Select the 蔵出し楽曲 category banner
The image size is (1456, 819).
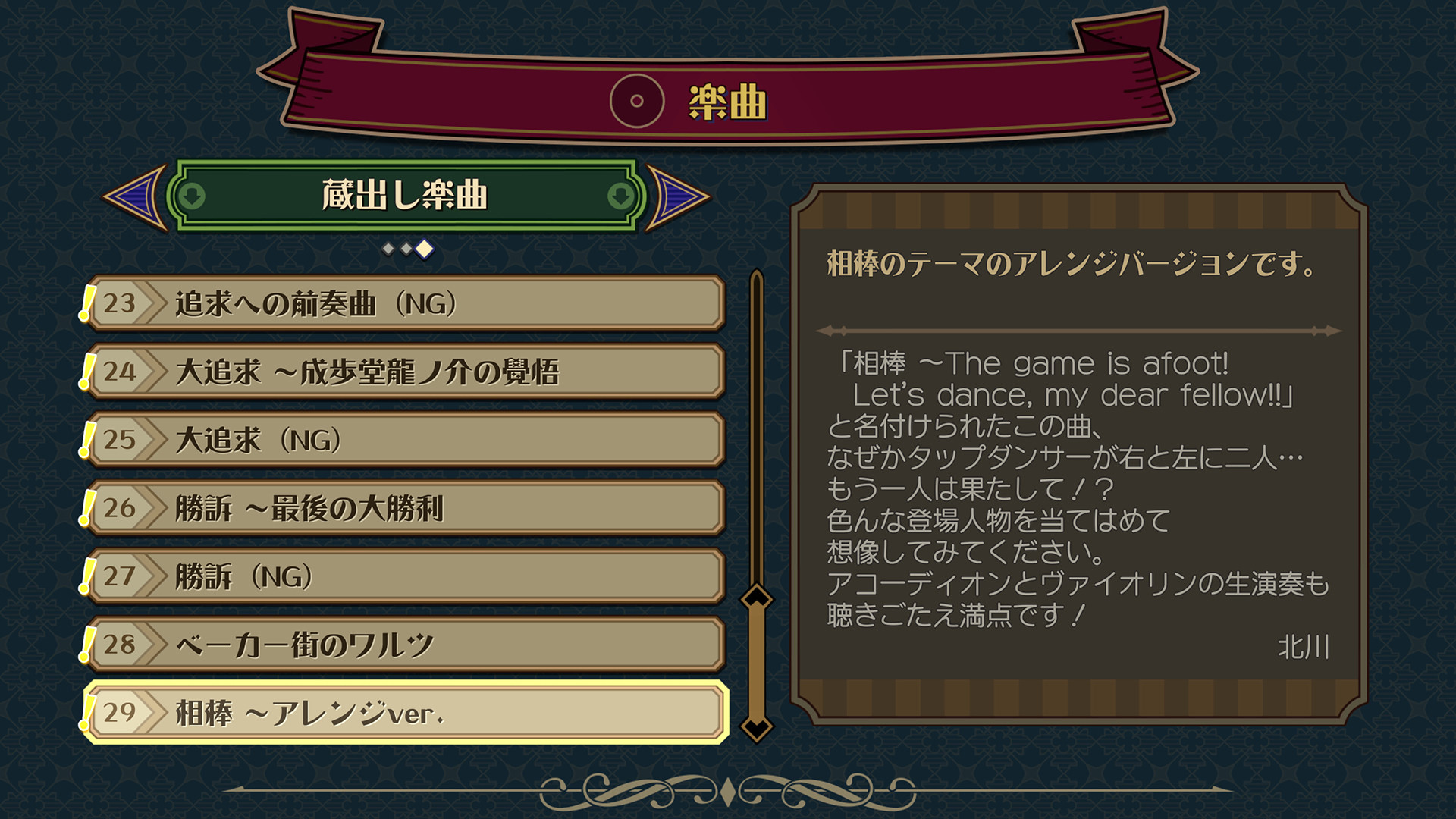click(404, 195)
